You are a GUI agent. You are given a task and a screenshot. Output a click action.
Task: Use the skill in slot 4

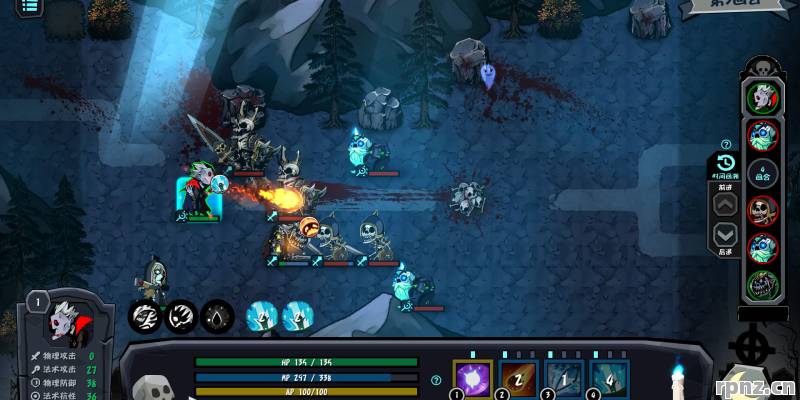point(609,380)
